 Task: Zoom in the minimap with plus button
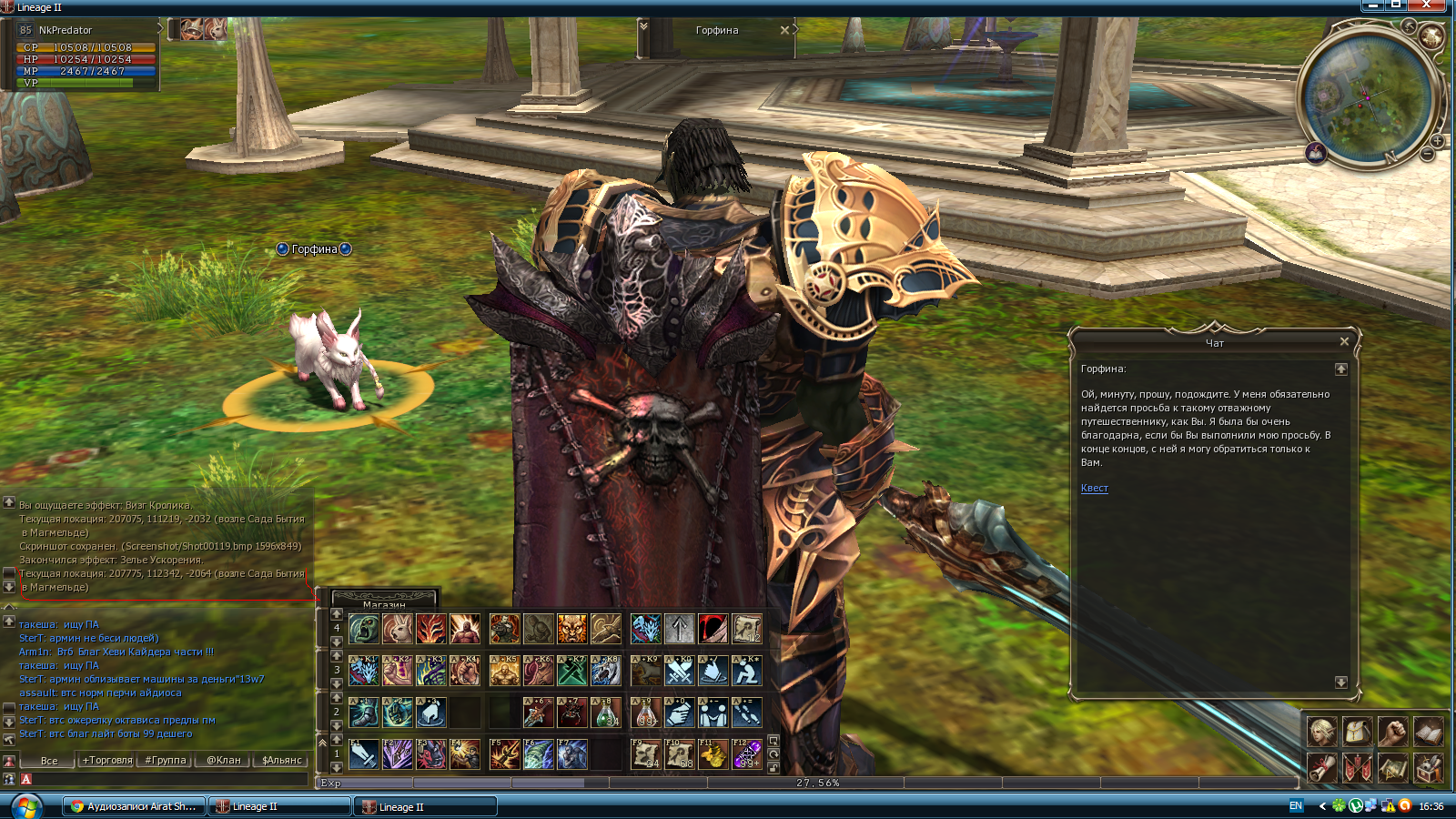point(1437,141)
